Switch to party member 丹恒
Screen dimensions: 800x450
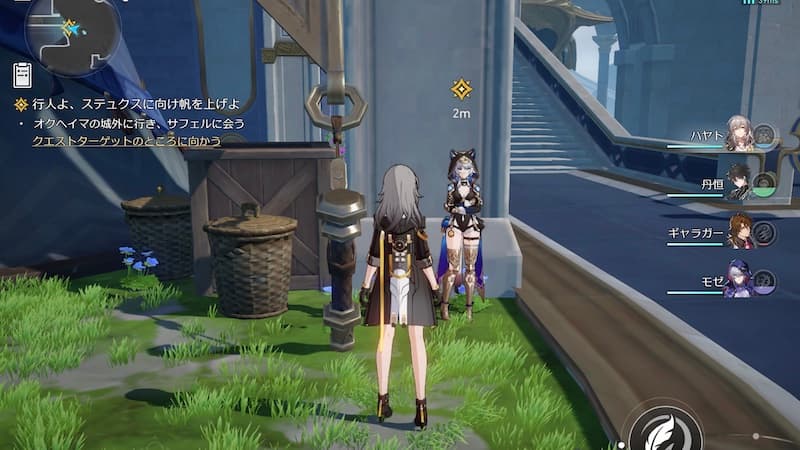pyautogui.click(x=736, y=183)
